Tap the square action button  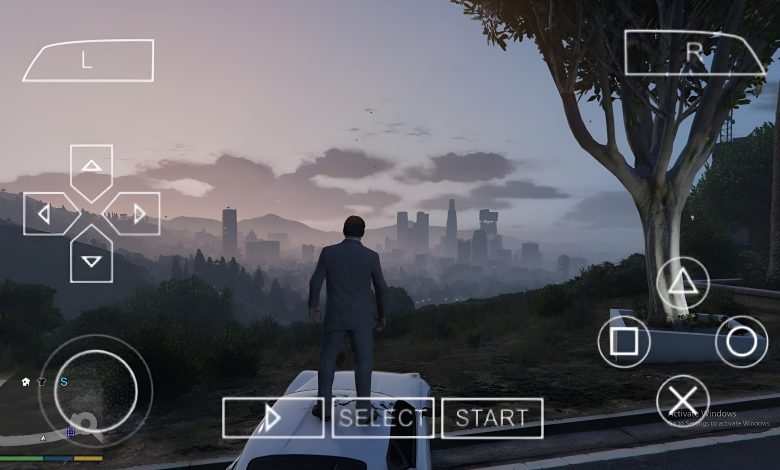624,342
